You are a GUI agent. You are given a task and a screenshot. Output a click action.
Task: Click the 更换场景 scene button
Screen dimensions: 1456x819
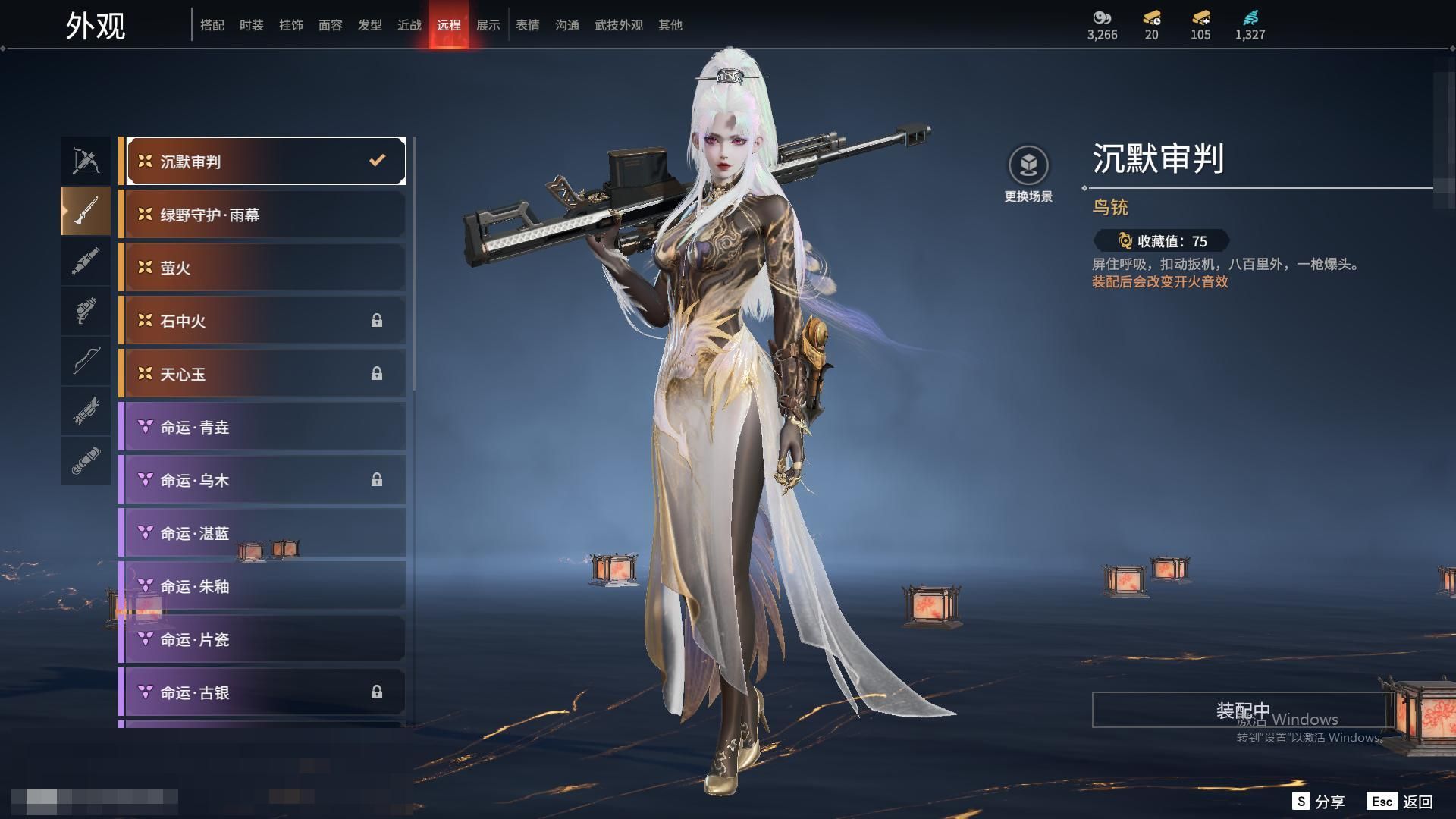[1028, 174]
